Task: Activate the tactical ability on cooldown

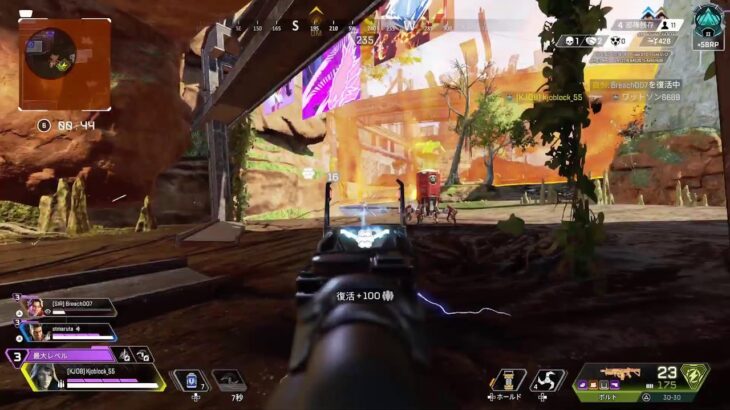Action: (229, 380)
